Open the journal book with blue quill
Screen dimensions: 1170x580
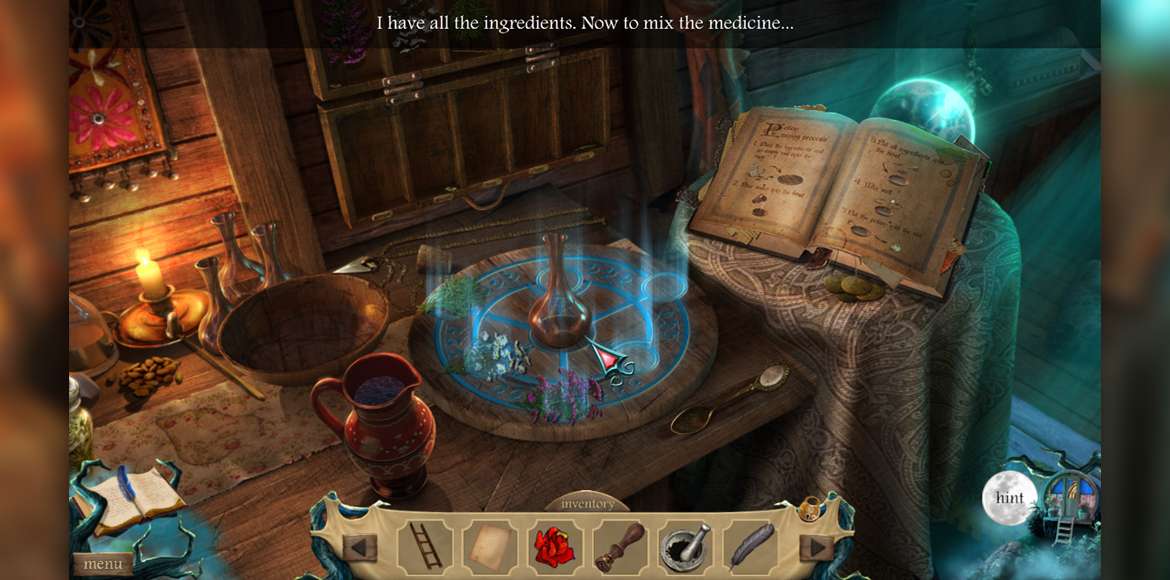point(128,498)
